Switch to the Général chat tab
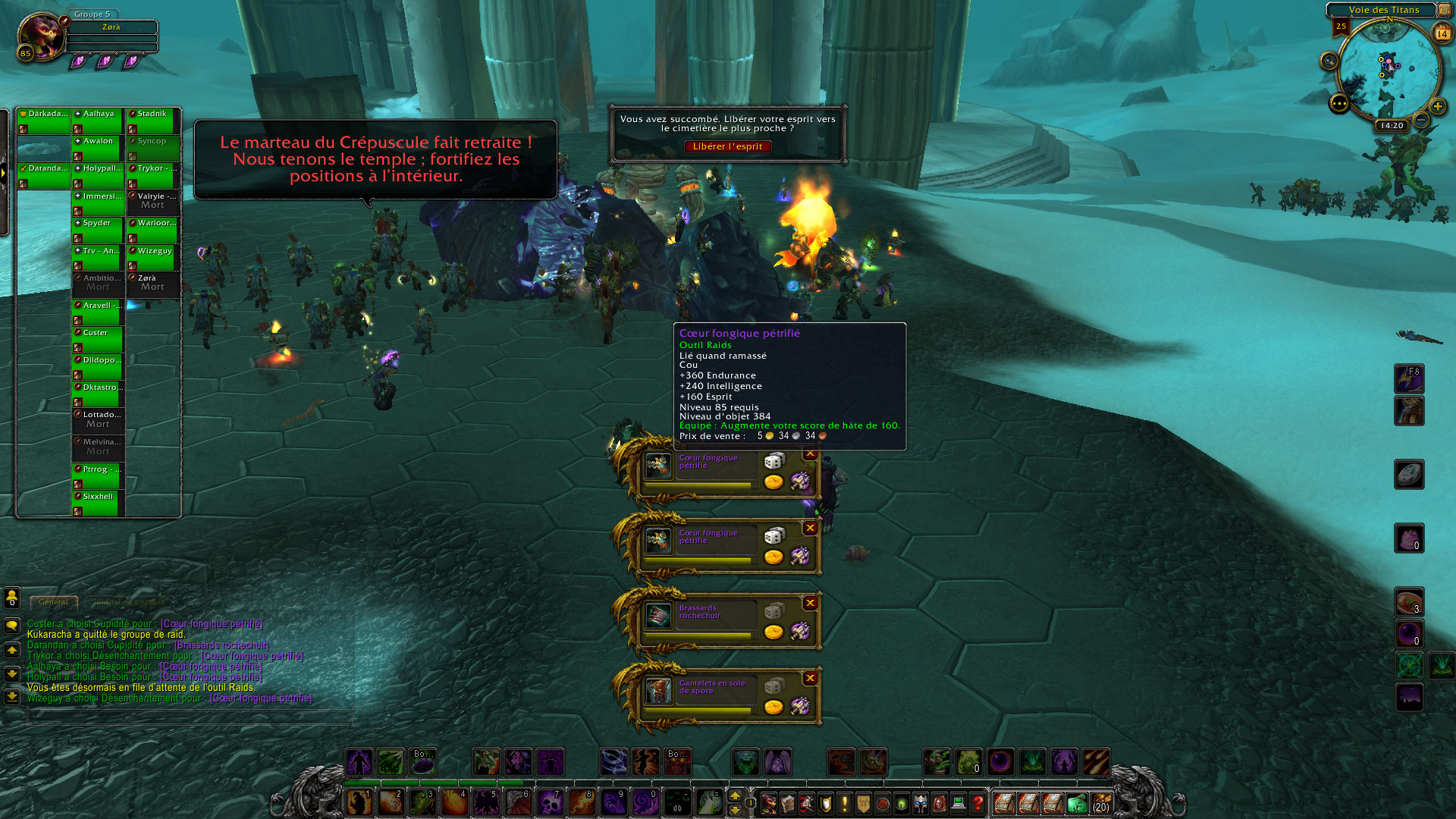Viewport: 1456px width, 819px height. 54,602
